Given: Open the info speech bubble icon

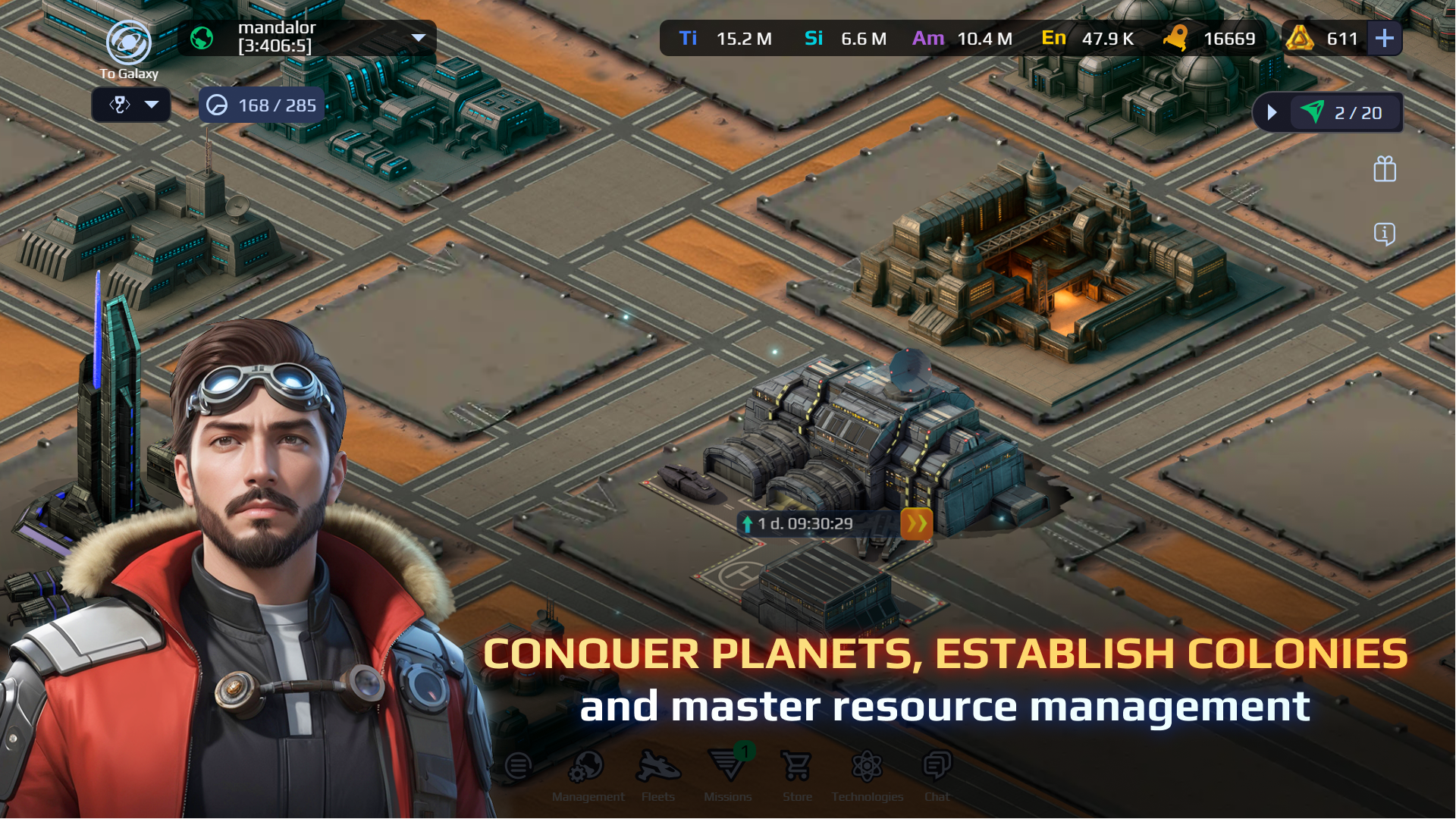Looking at the screenshot, I should pos(1384,234).
